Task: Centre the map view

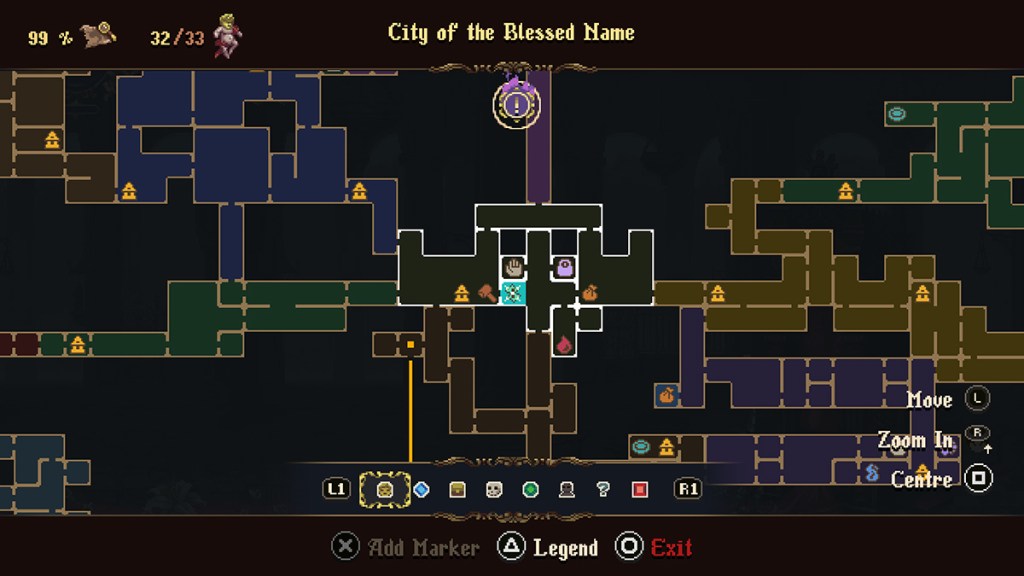Action: [979, 479]
